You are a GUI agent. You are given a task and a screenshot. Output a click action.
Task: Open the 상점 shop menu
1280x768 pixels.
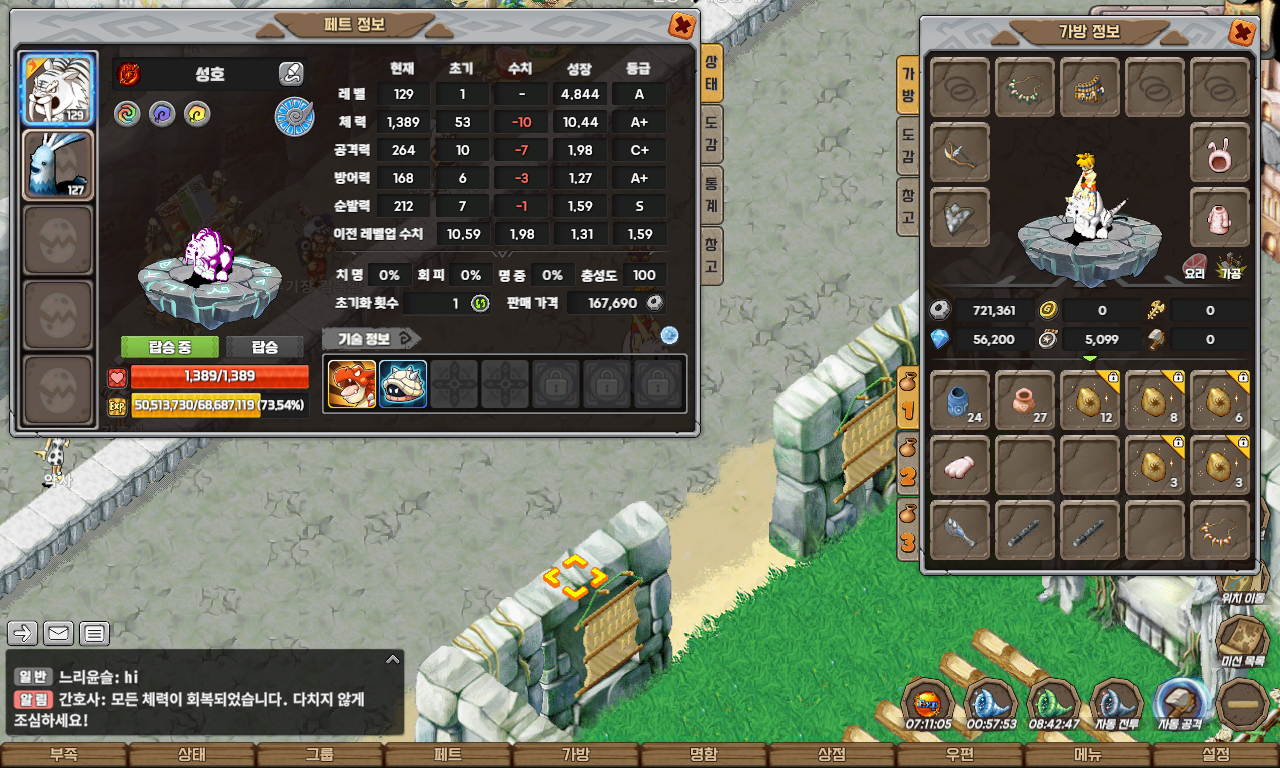pyautogui.click(x=832, y=755)
